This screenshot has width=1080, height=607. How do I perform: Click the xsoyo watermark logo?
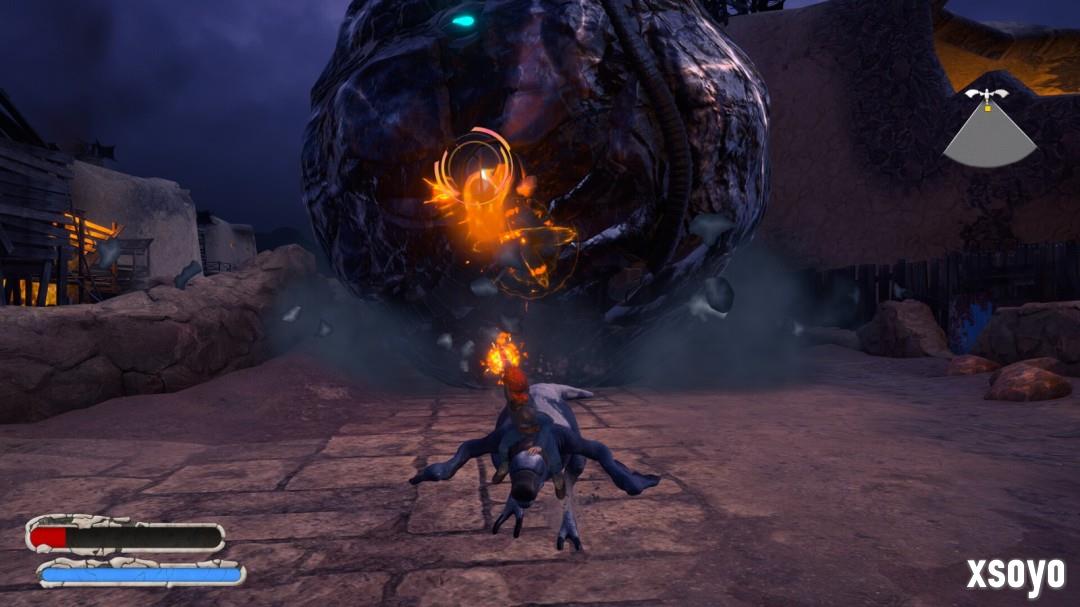[x=1014, y=574]
